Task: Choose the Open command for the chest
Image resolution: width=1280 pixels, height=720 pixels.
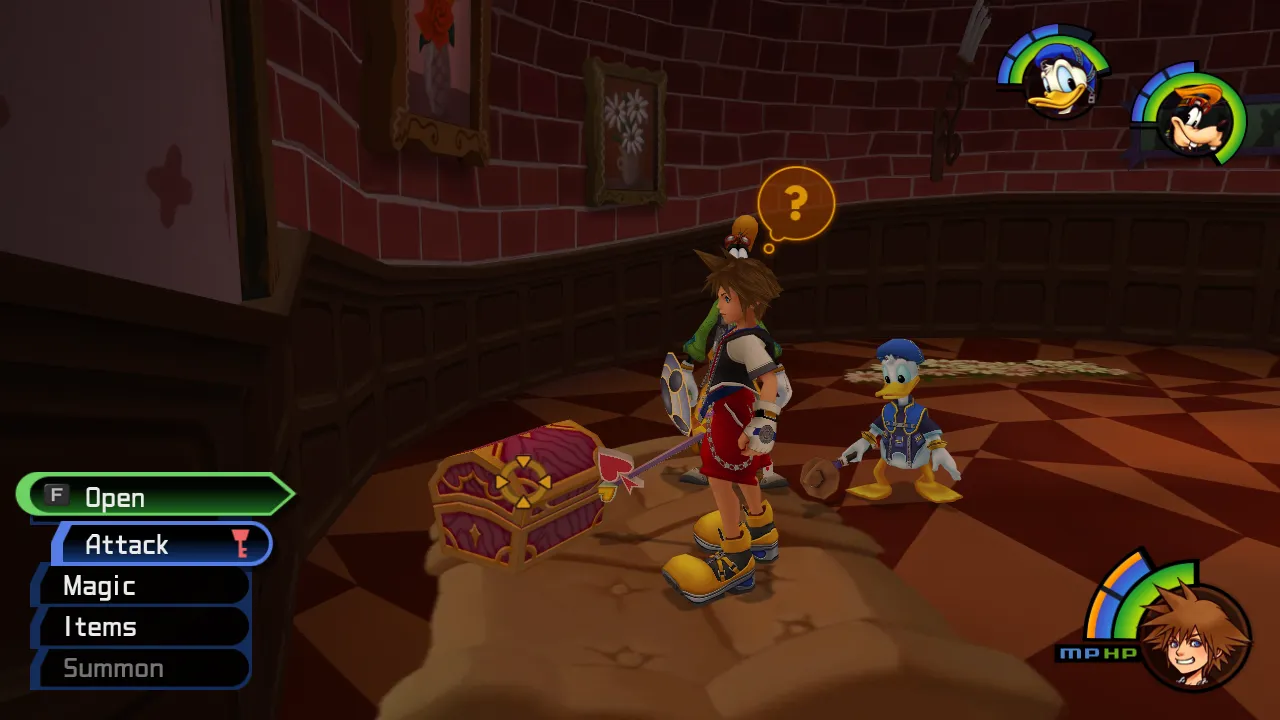Action: pyautogui.click(x=155, y=496)
